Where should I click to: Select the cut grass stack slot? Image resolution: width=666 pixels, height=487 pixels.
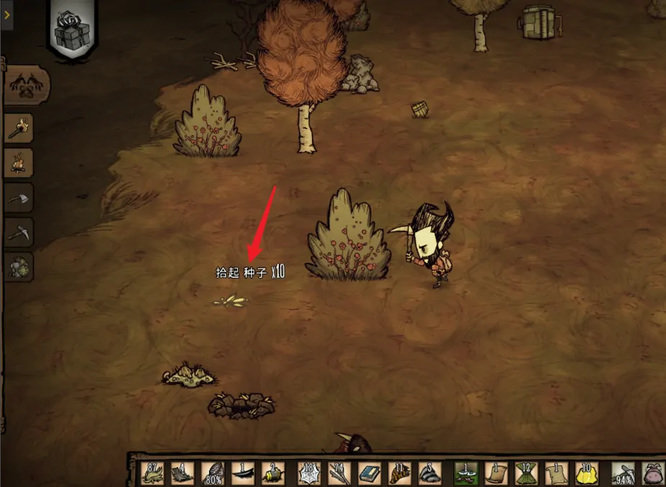pyautogui.click(x=155, y=472)
